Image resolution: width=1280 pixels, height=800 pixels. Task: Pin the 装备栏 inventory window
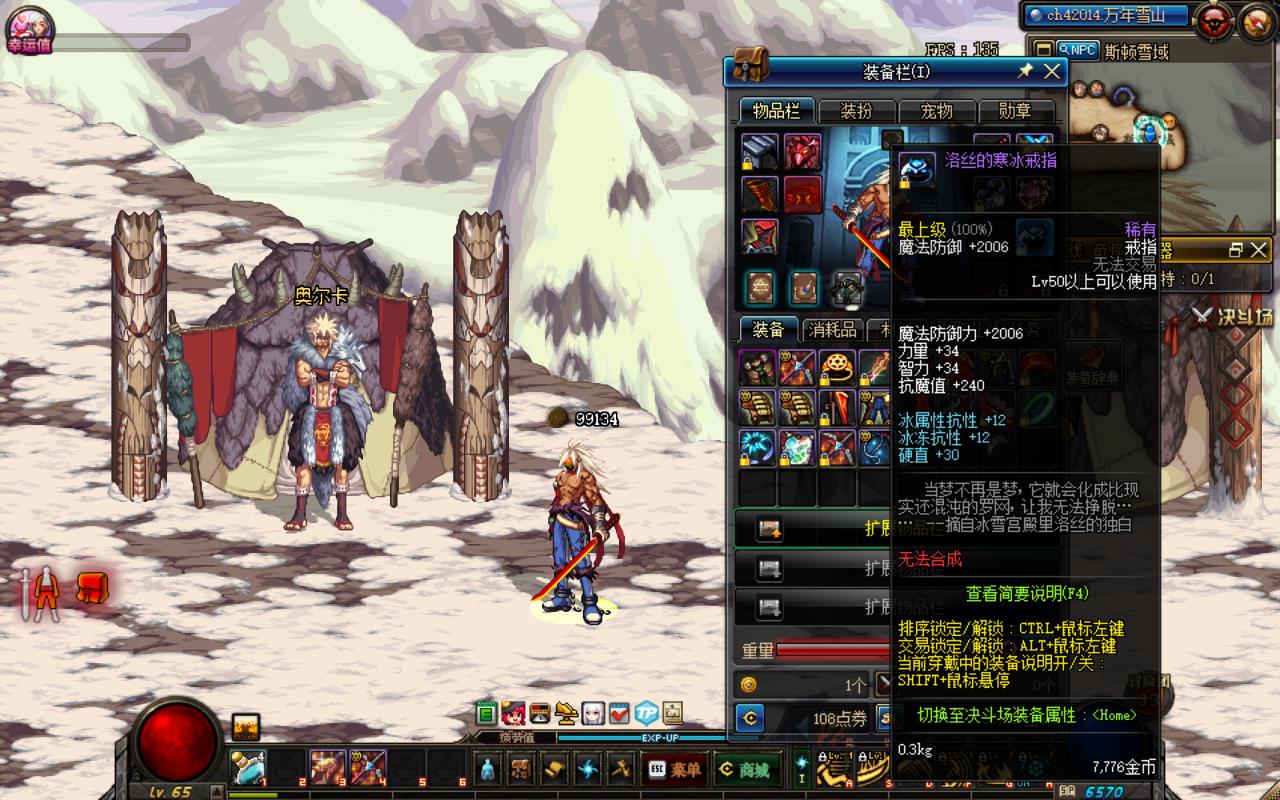(x=1025, y=71)
